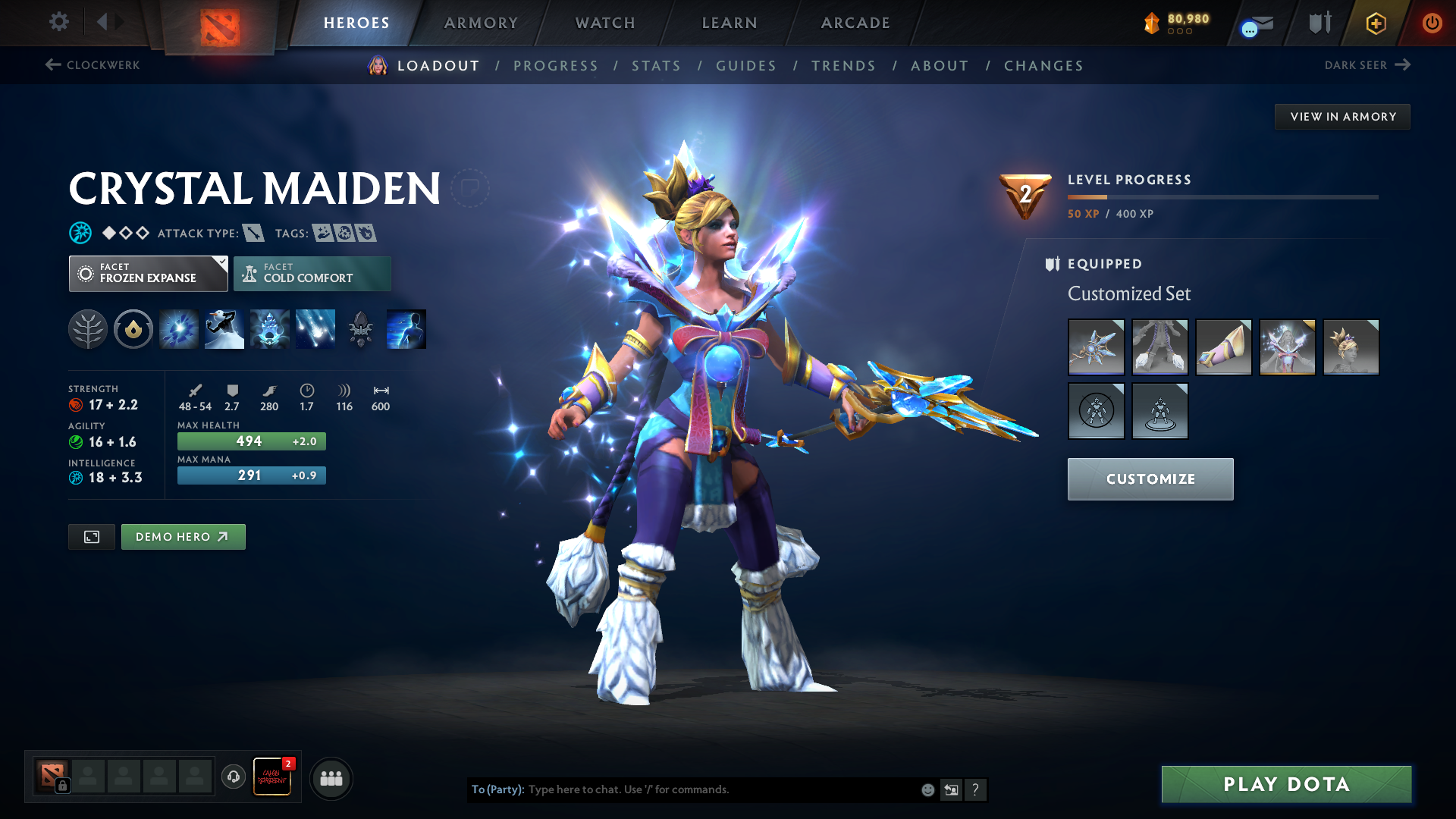Open the Watch tab
This screenshot has height=819, width=1456.
pyautogui.click(x=605, y=23)
